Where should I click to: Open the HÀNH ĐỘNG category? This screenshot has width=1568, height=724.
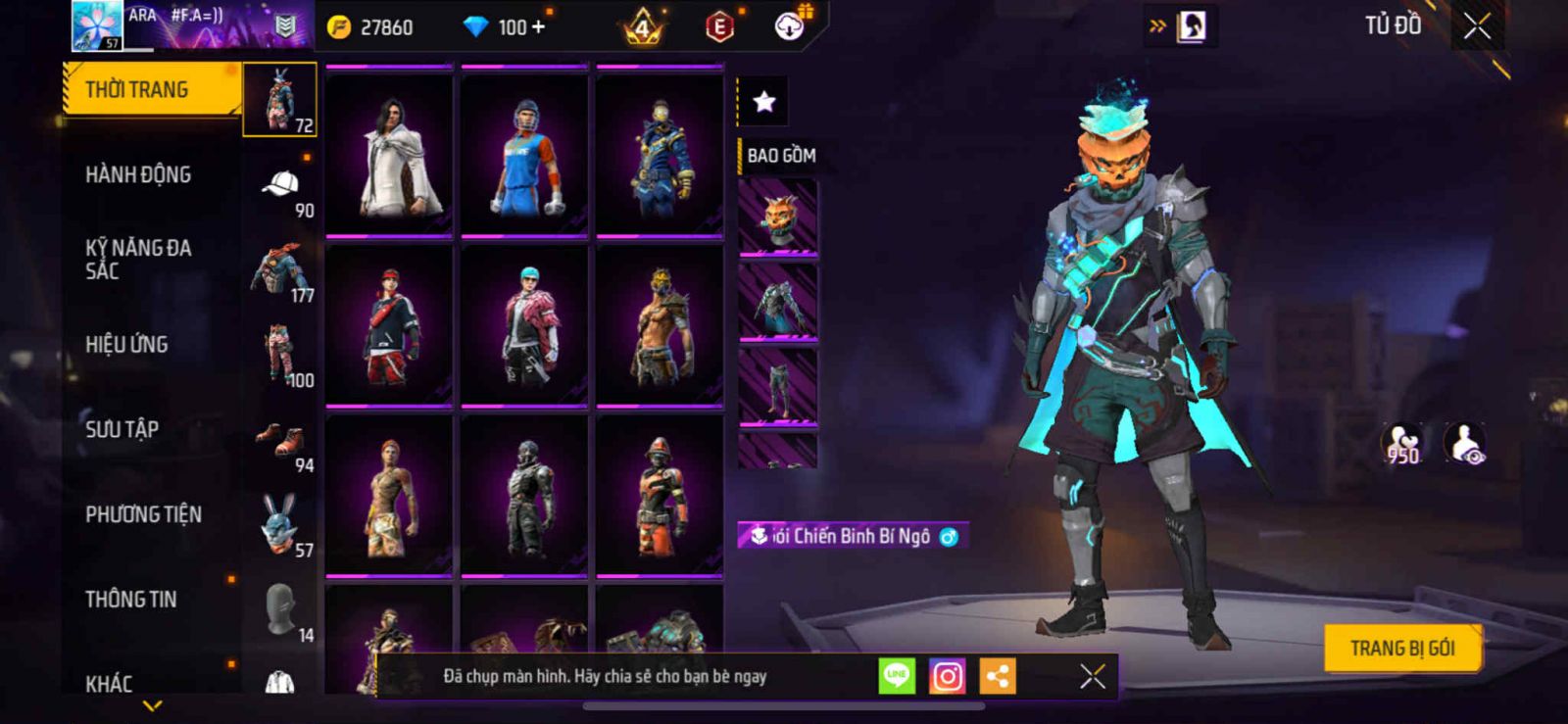point(138,174)
